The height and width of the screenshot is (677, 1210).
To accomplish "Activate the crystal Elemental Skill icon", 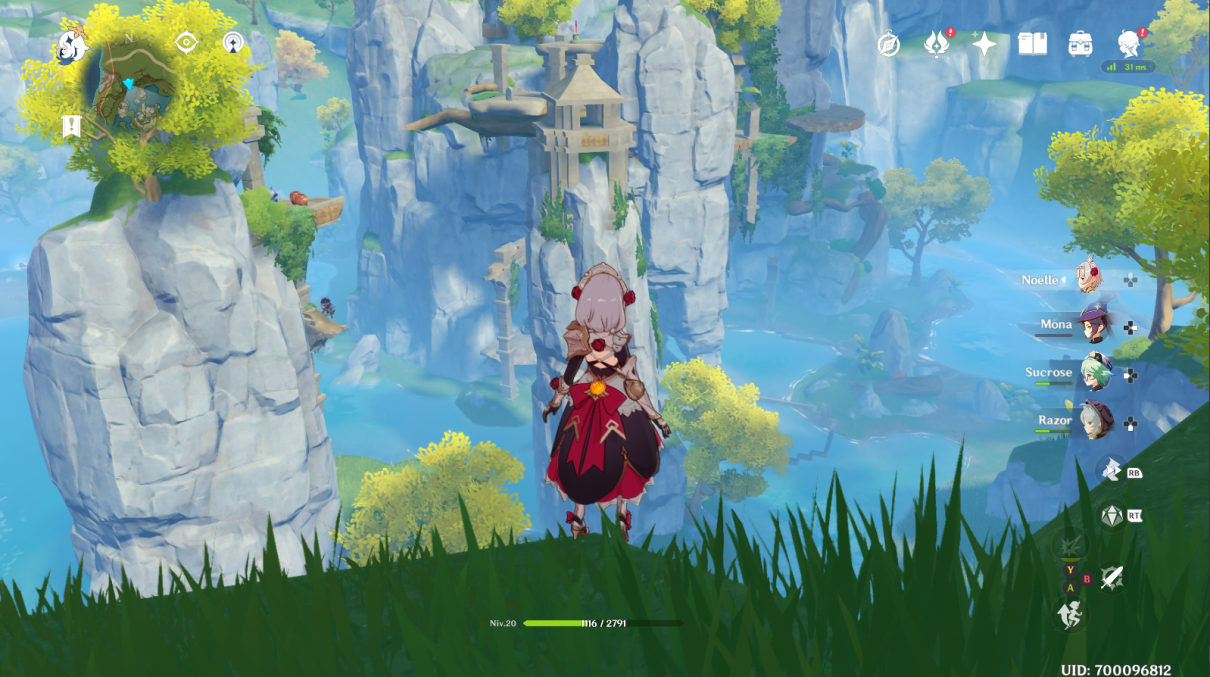I will [1111, 516].
